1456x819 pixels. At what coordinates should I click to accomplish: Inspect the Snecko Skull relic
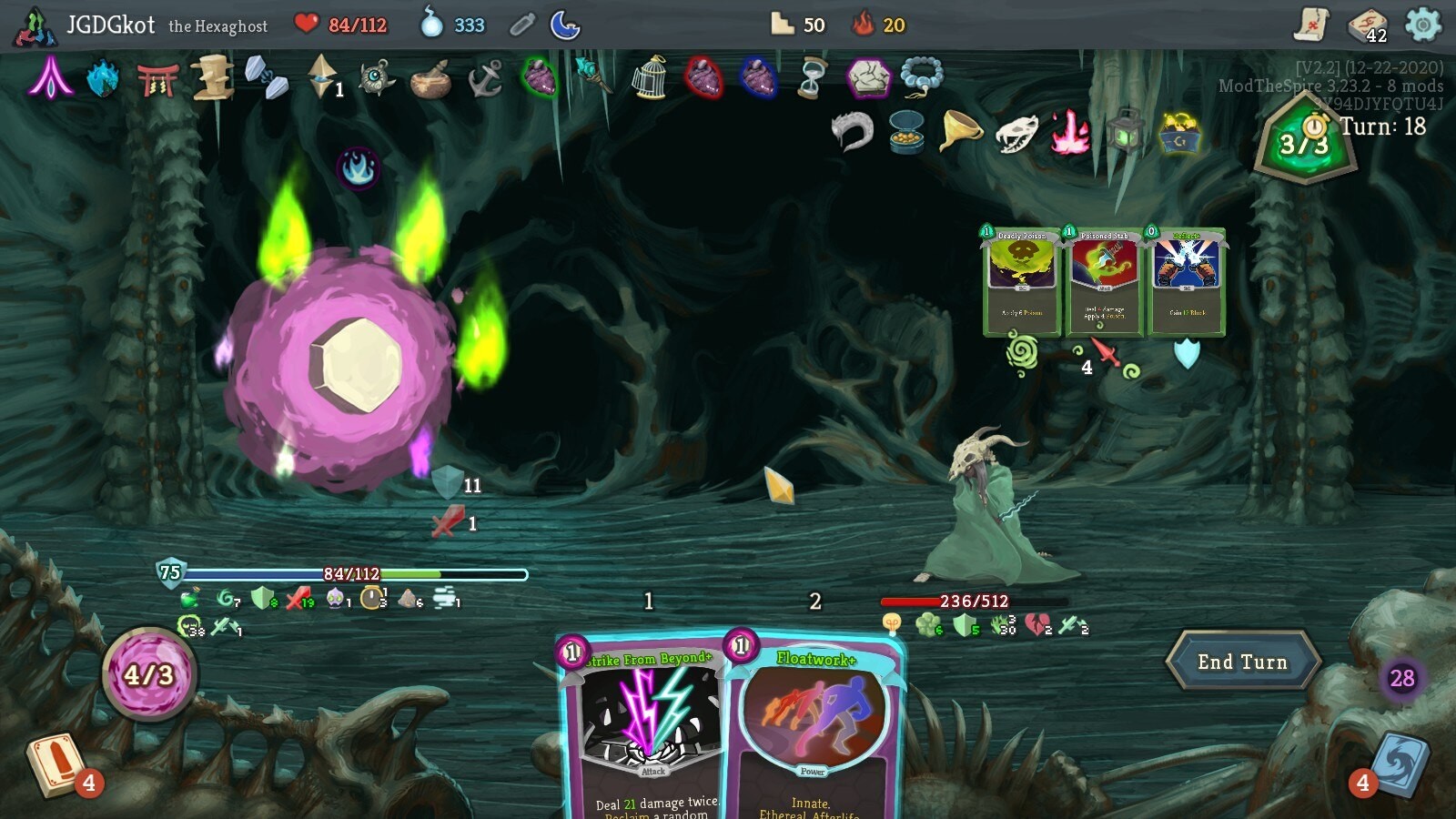point(1016,134)
